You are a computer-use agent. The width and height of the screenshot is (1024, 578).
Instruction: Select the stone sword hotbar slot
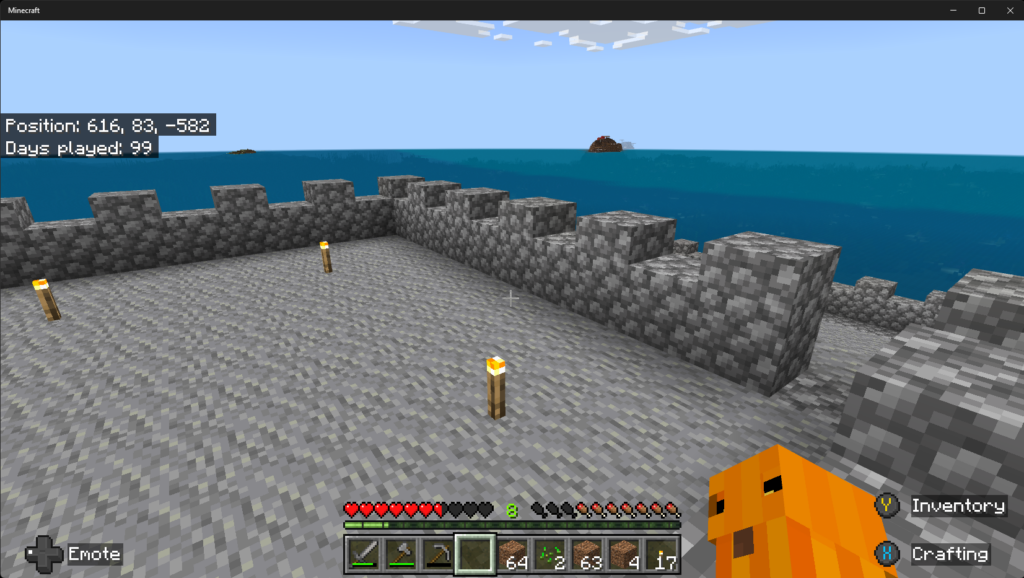tap(362, 553)
